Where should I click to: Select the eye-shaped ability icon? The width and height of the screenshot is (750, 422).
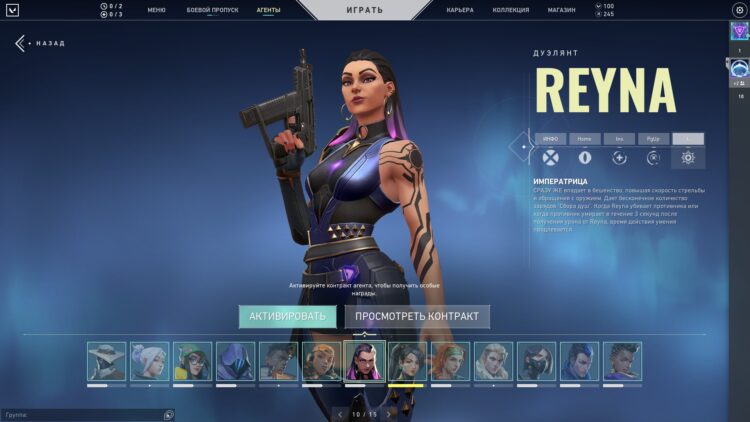584,158
